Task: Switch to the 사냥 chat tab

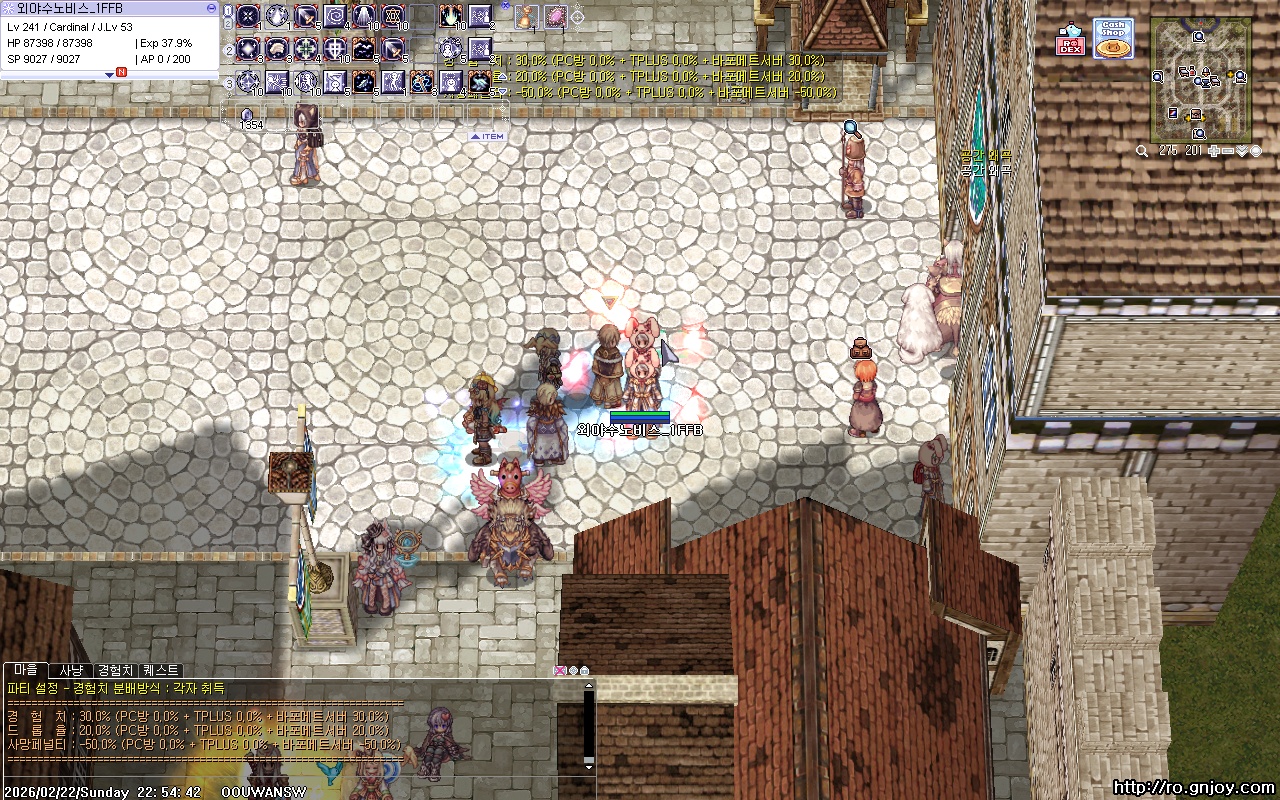Action: [x=70, y=670]
